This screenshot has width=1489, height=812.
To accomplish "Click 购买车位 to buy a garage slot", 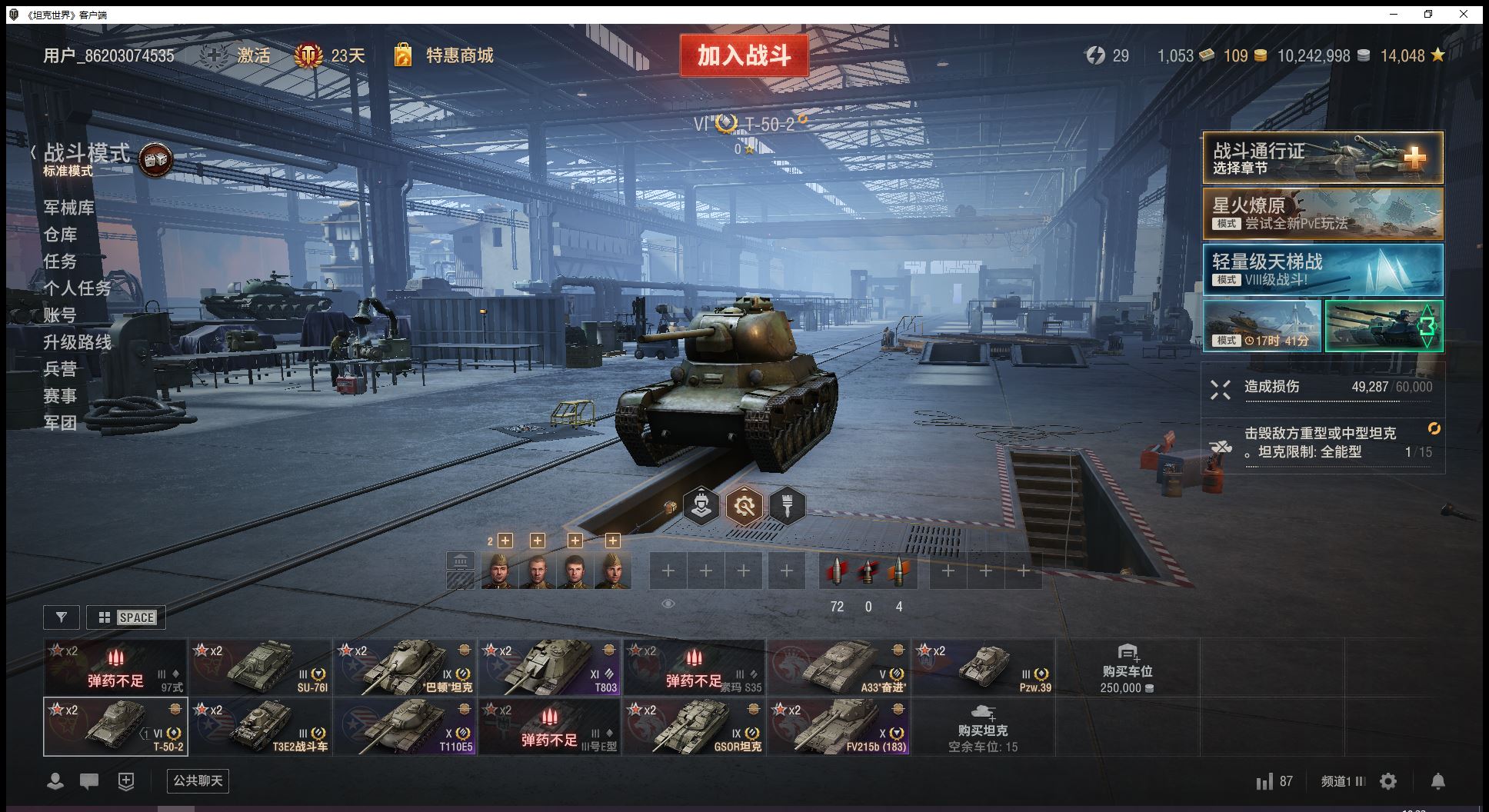I will pyautogui.click(x=1127, y=667).
